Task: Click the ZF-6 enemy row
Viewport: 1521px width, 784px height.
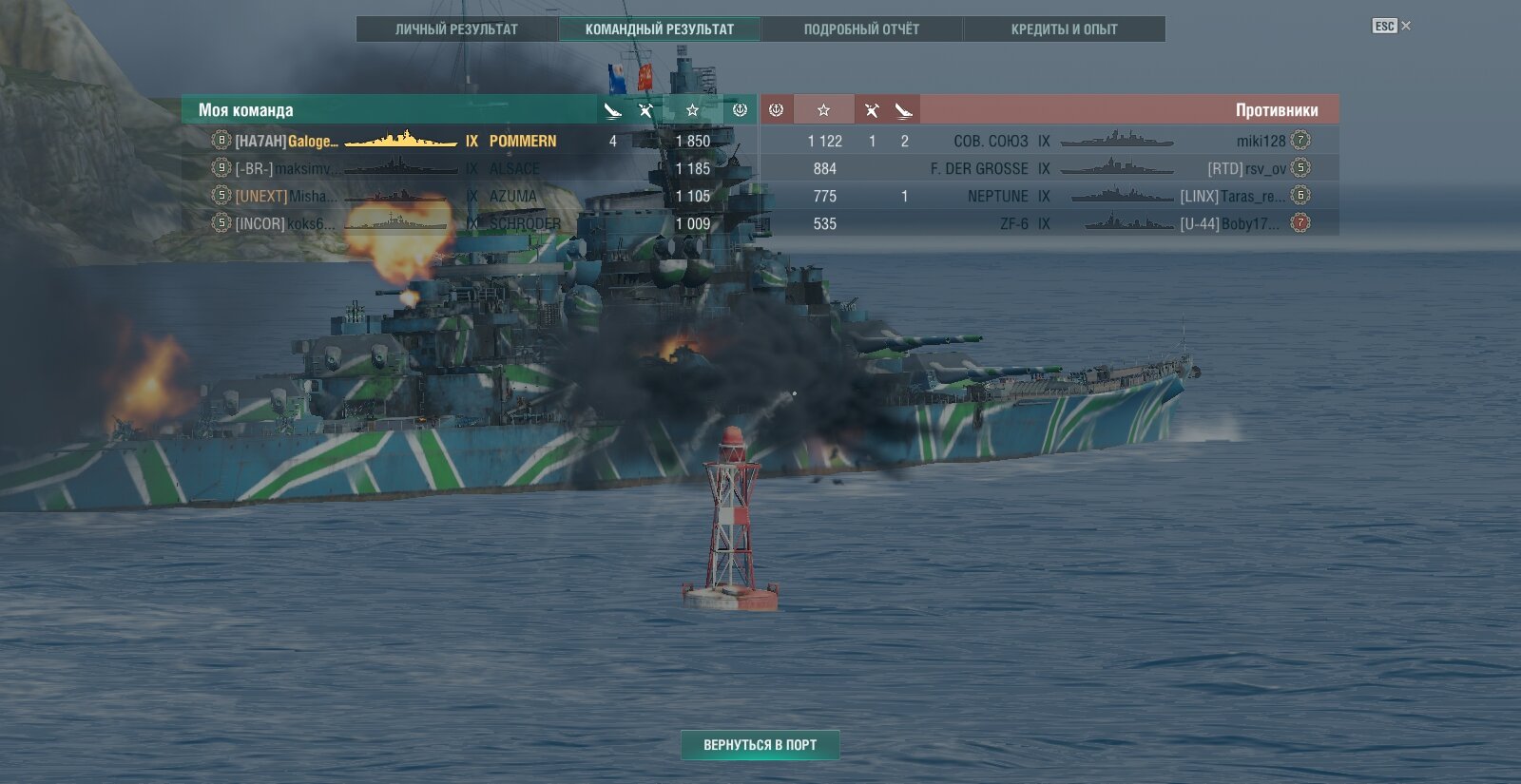Action: [x=1049, y=223]
